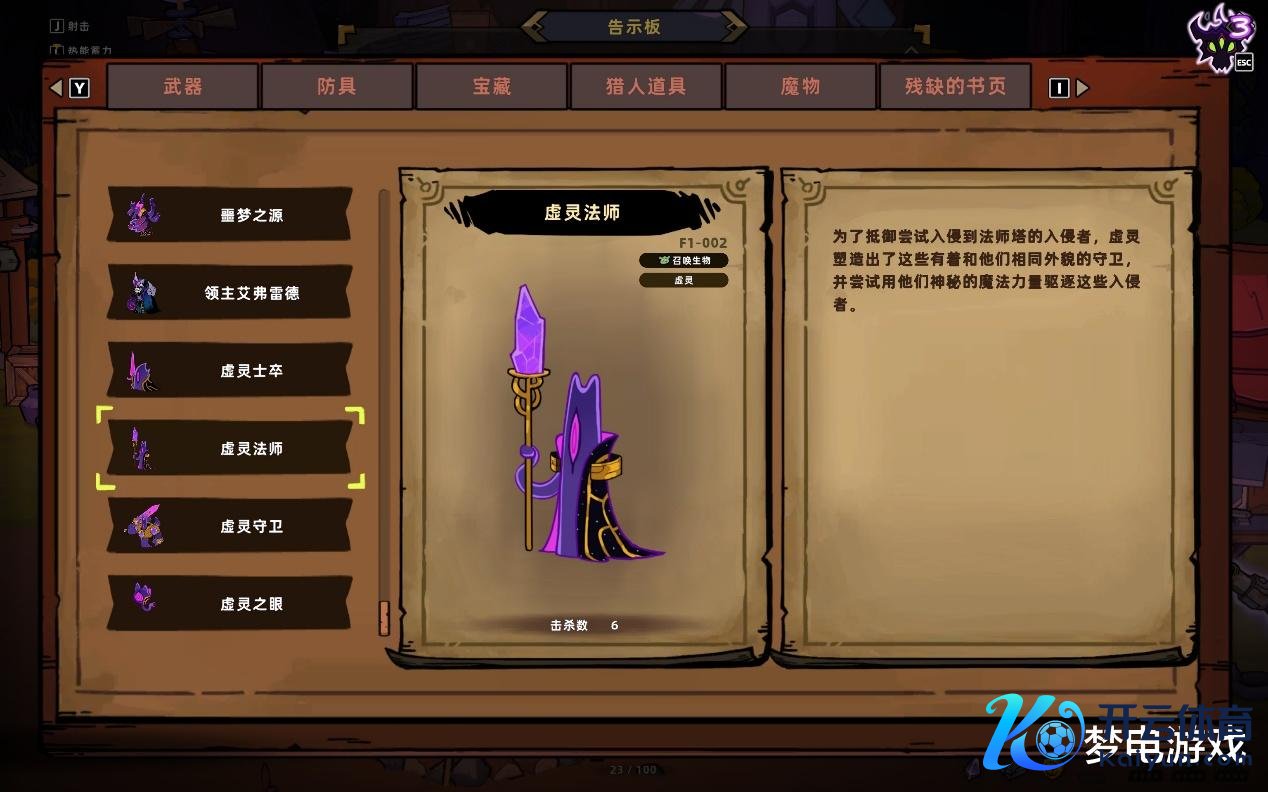Click the monster list scrollbar handle
The height and width of the screenshot is (792, 1268).
[384, 617]
